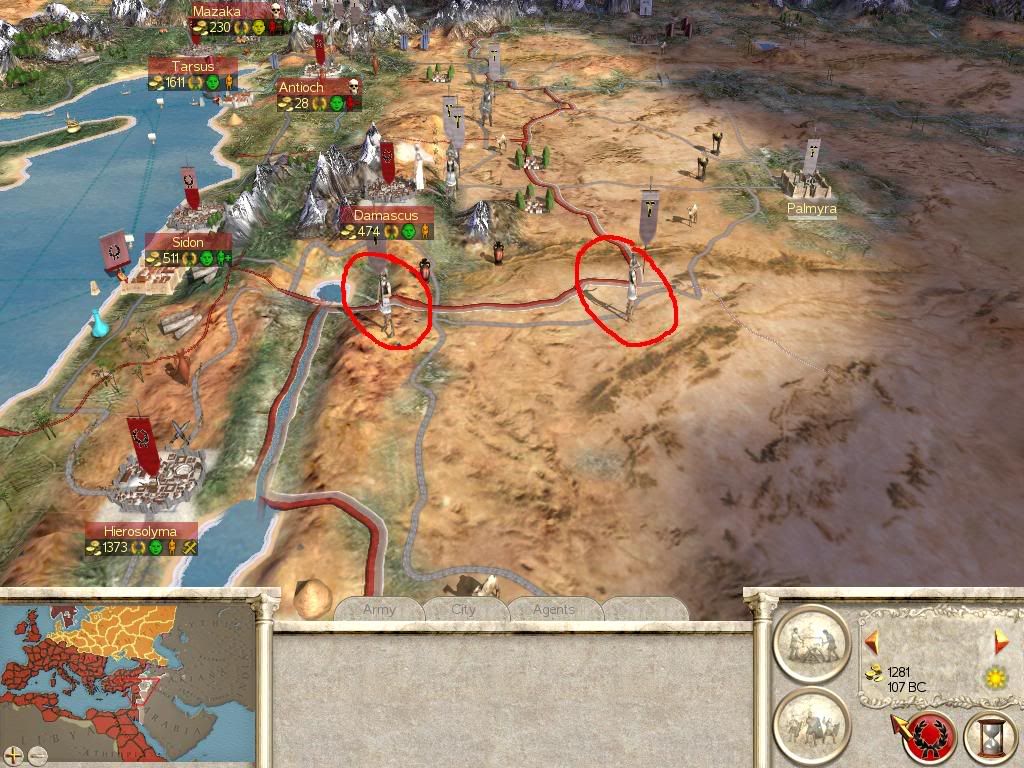Select the Tarsus settlement label
The width and height of the screenshot is (1024, 768).
192,66
